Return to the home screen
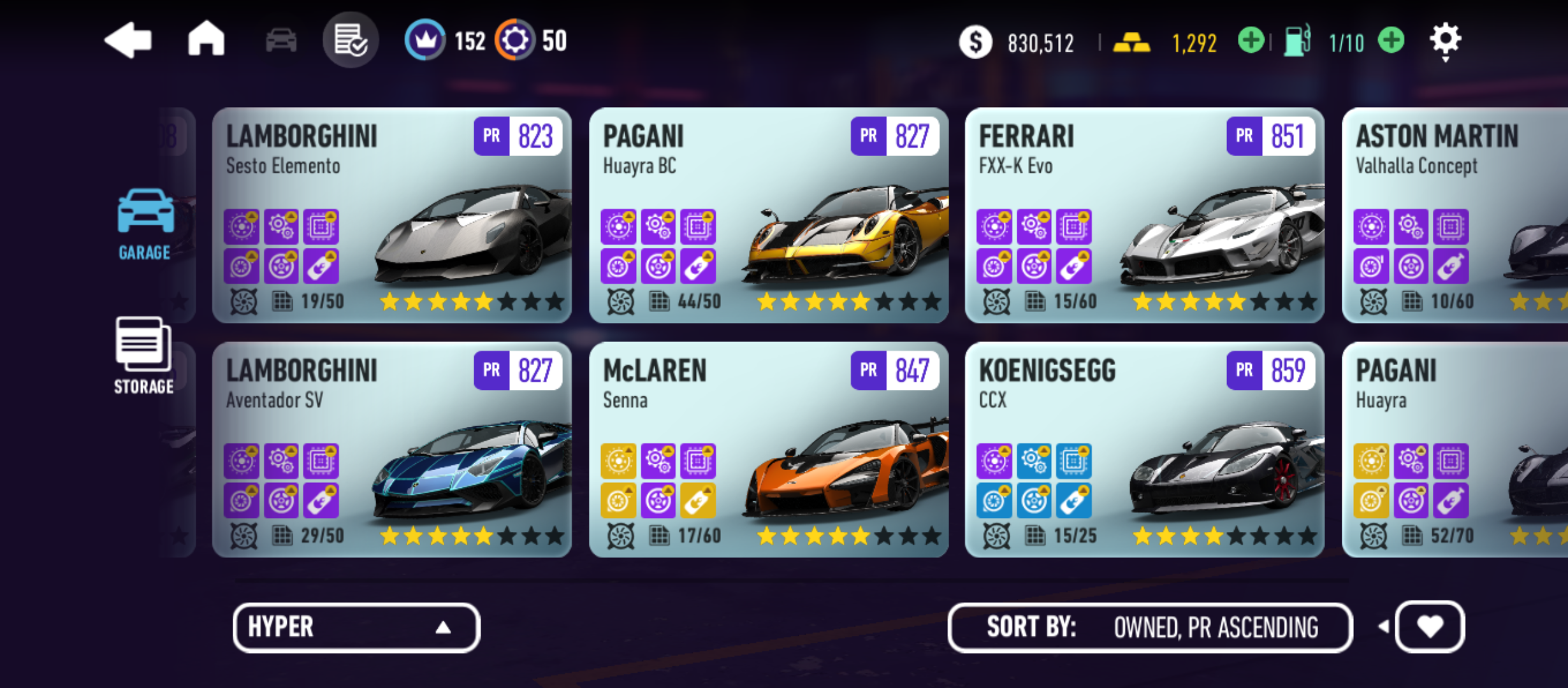Image resolution: width=1568 pixels, height=688 pixels. [x=206, y=39]
